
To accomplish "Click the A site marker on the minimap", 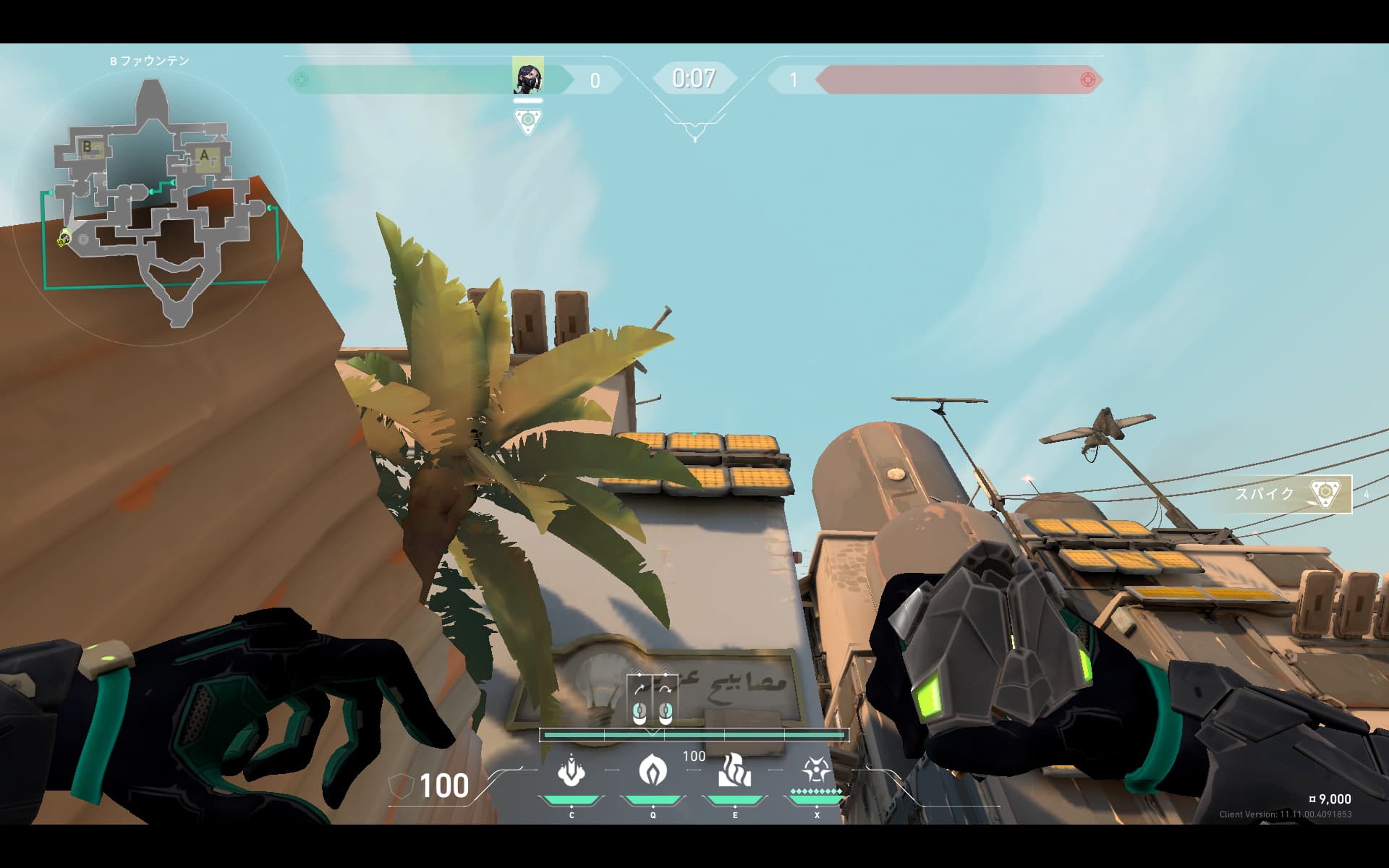I will pyautogui.click(x=205, y=156).
